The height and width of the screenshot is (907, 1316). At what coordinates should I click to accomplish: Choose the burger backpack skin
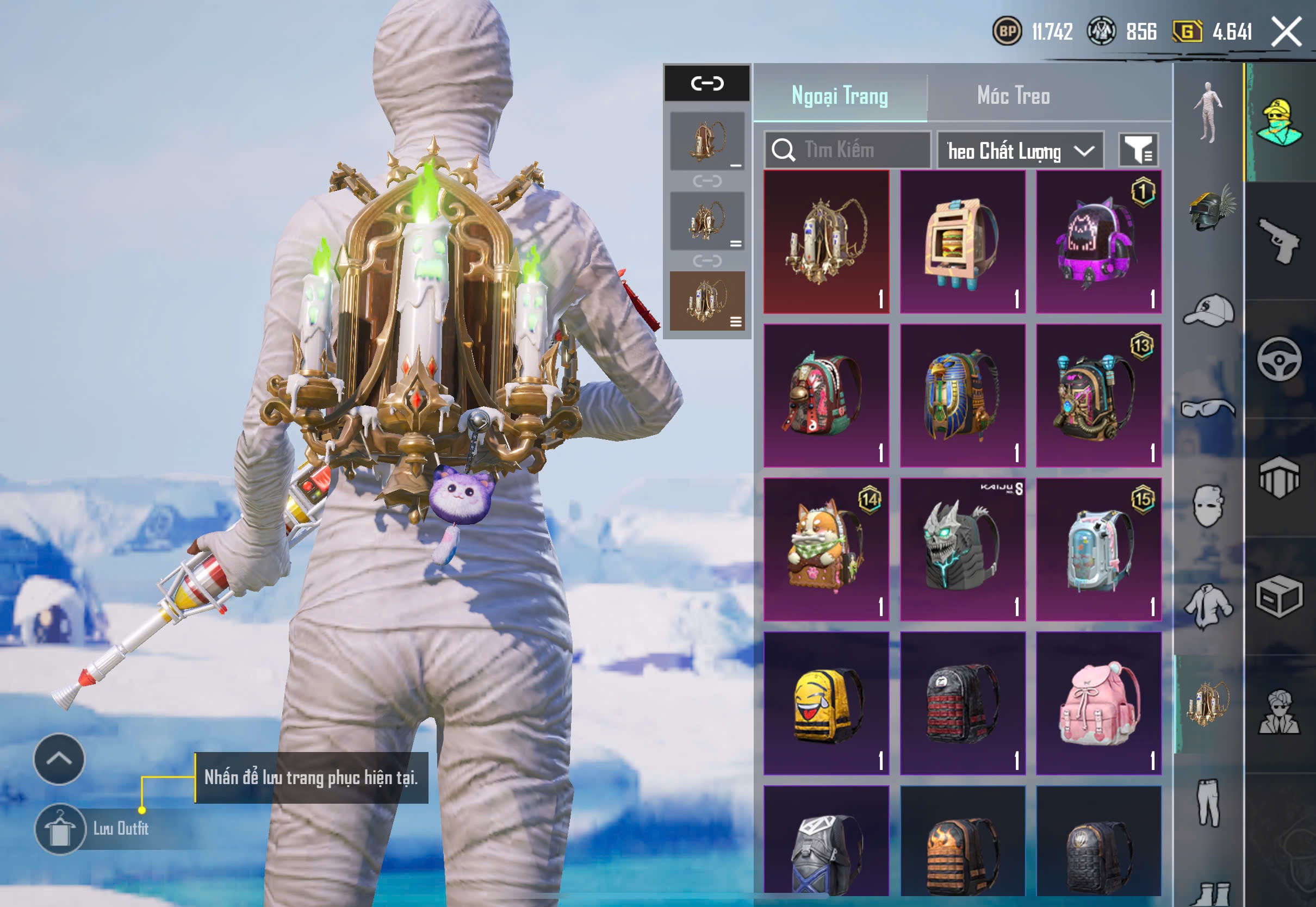[963, 242]
